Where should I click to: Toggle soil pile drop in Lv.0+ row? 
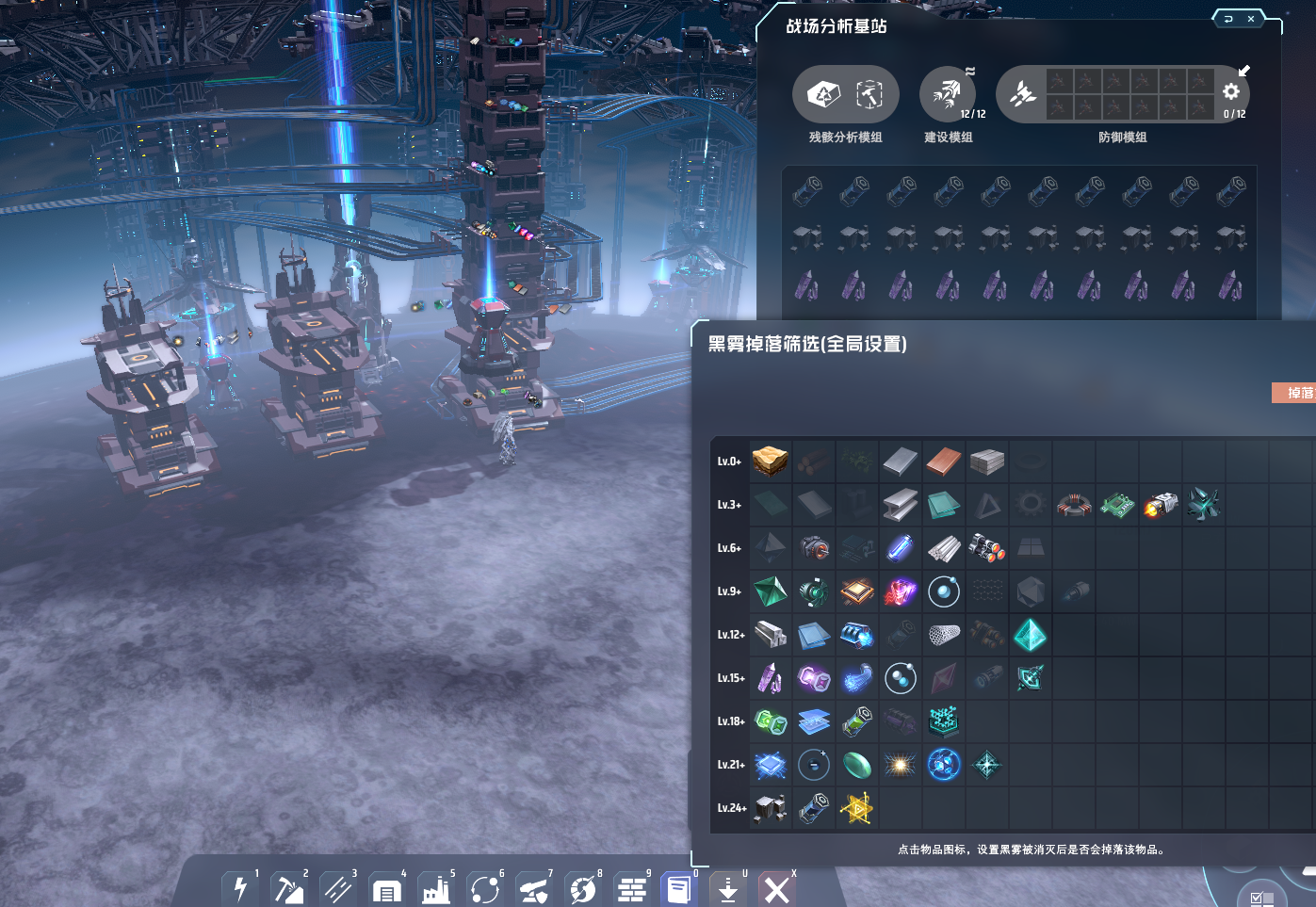point(771,462)
